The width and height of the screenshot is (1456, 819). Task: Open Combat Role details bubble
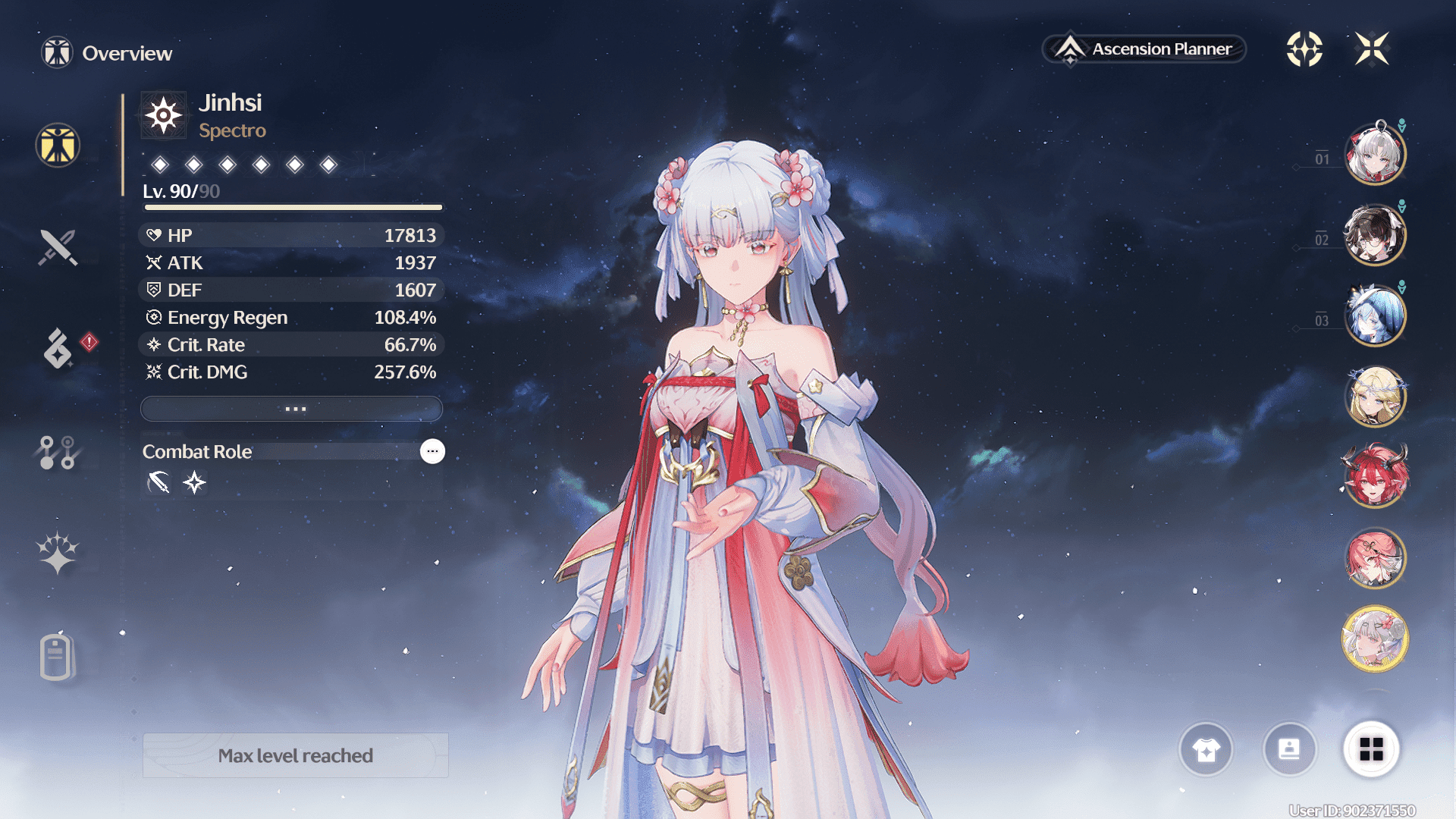(x=432, y=451)
